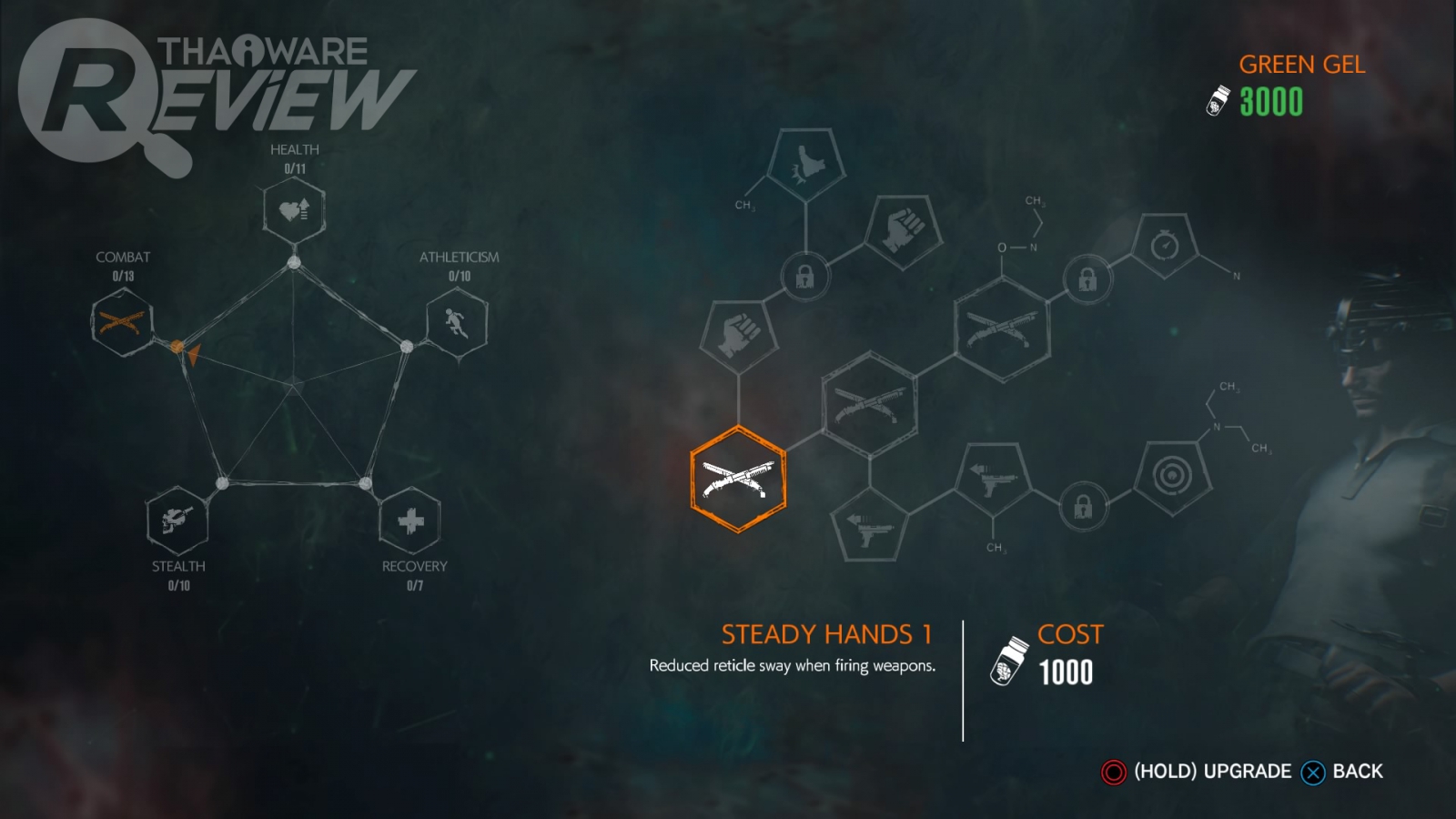
Task: Switch to the Combat skill category
Action: point(122,321)
